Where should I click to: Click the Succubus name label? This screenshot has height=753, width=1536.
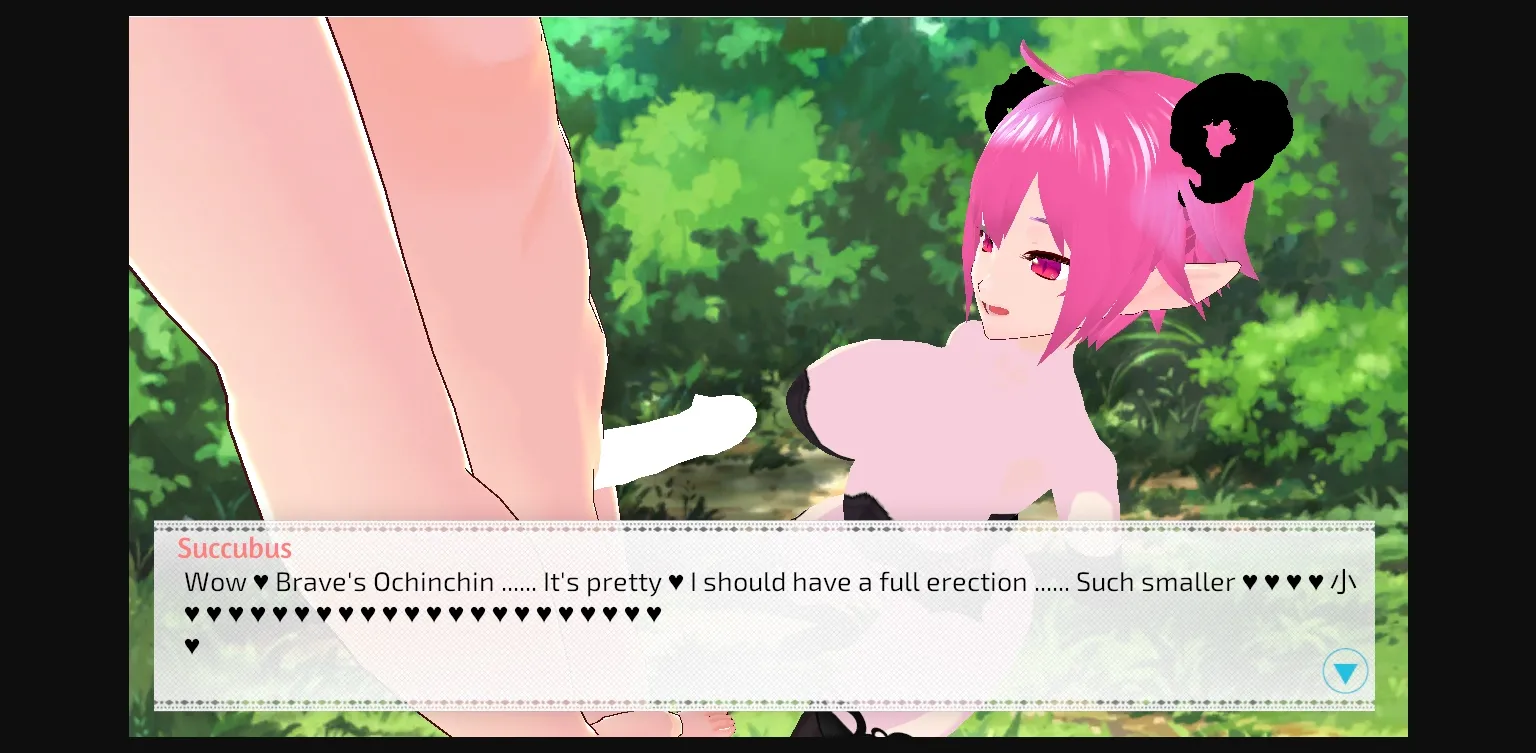pyautogui.click(x=235, y=548)
